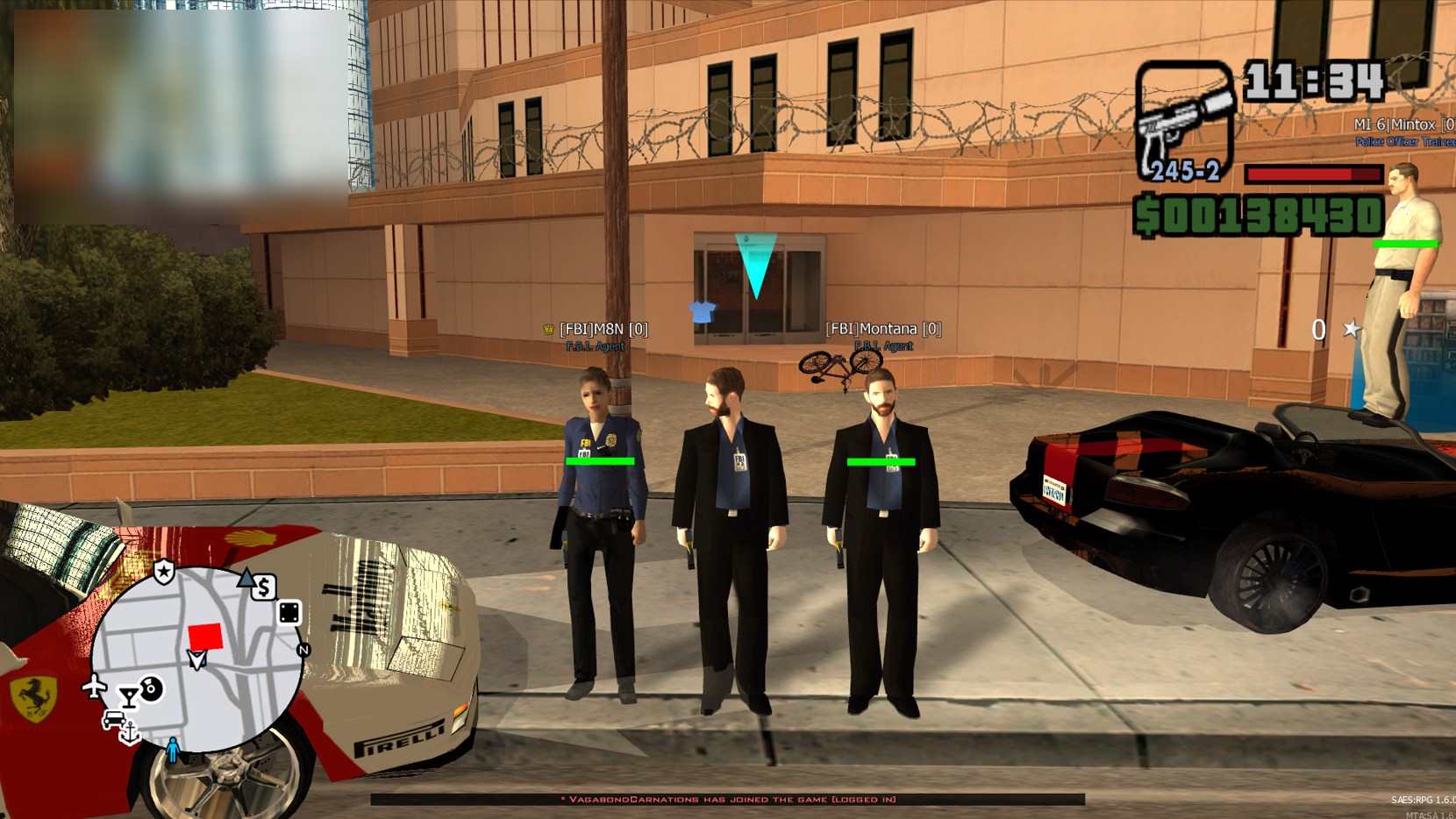Click the red square marker on minimap
This screenshot has height=819, width=1456.
point(205,637)
